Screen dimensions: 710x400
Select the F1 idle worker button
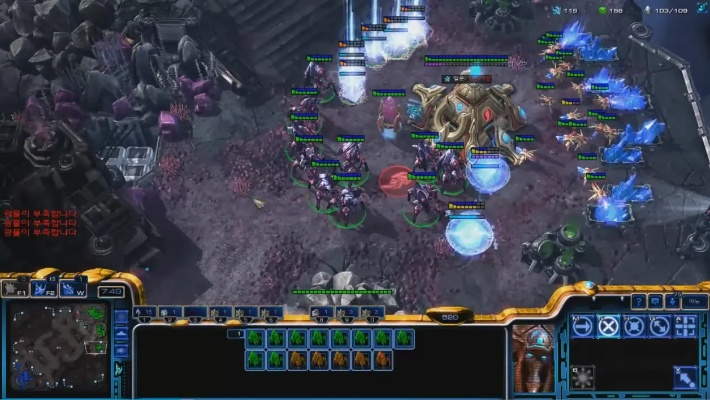coord(15,289)
